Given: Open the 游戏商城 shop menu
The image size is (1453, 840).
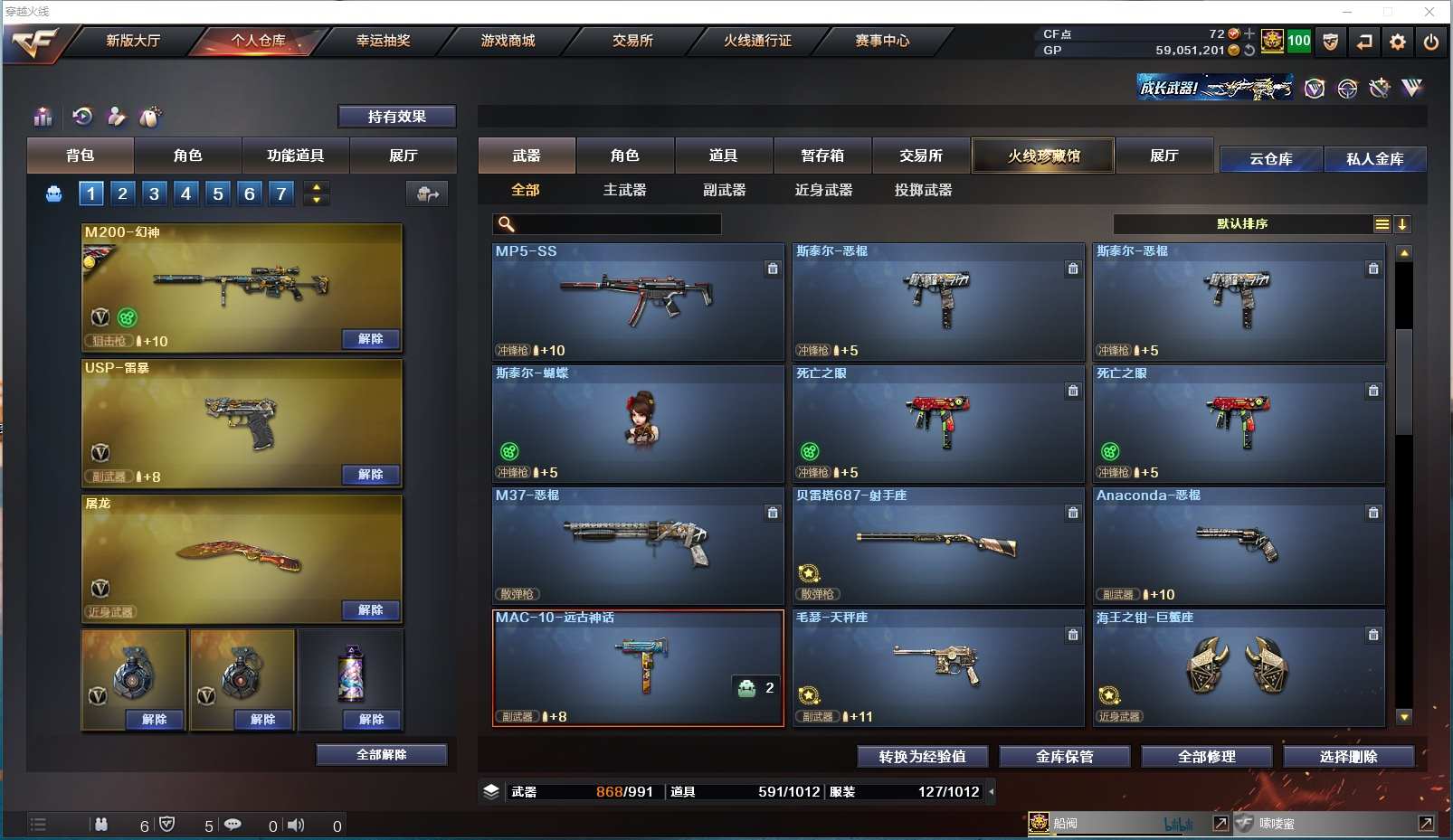Looking at the screenshot, I should (508, 41).
